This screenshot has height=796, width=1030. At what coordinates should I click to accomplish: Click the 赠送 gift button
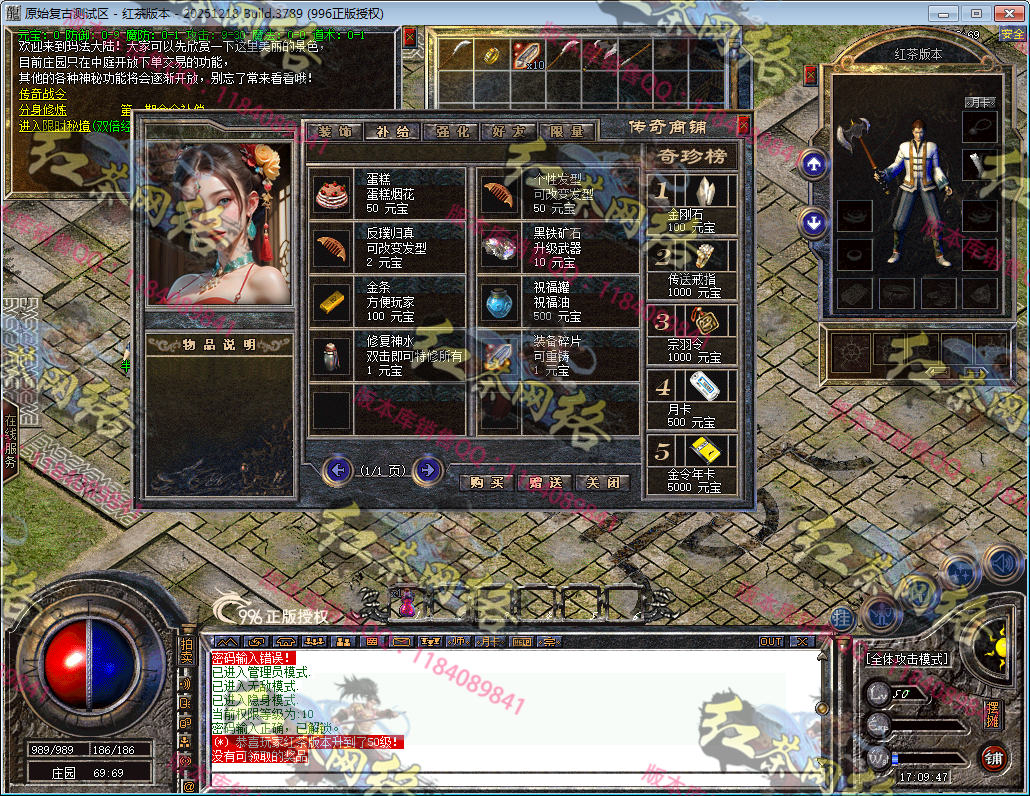coord(545,482)
